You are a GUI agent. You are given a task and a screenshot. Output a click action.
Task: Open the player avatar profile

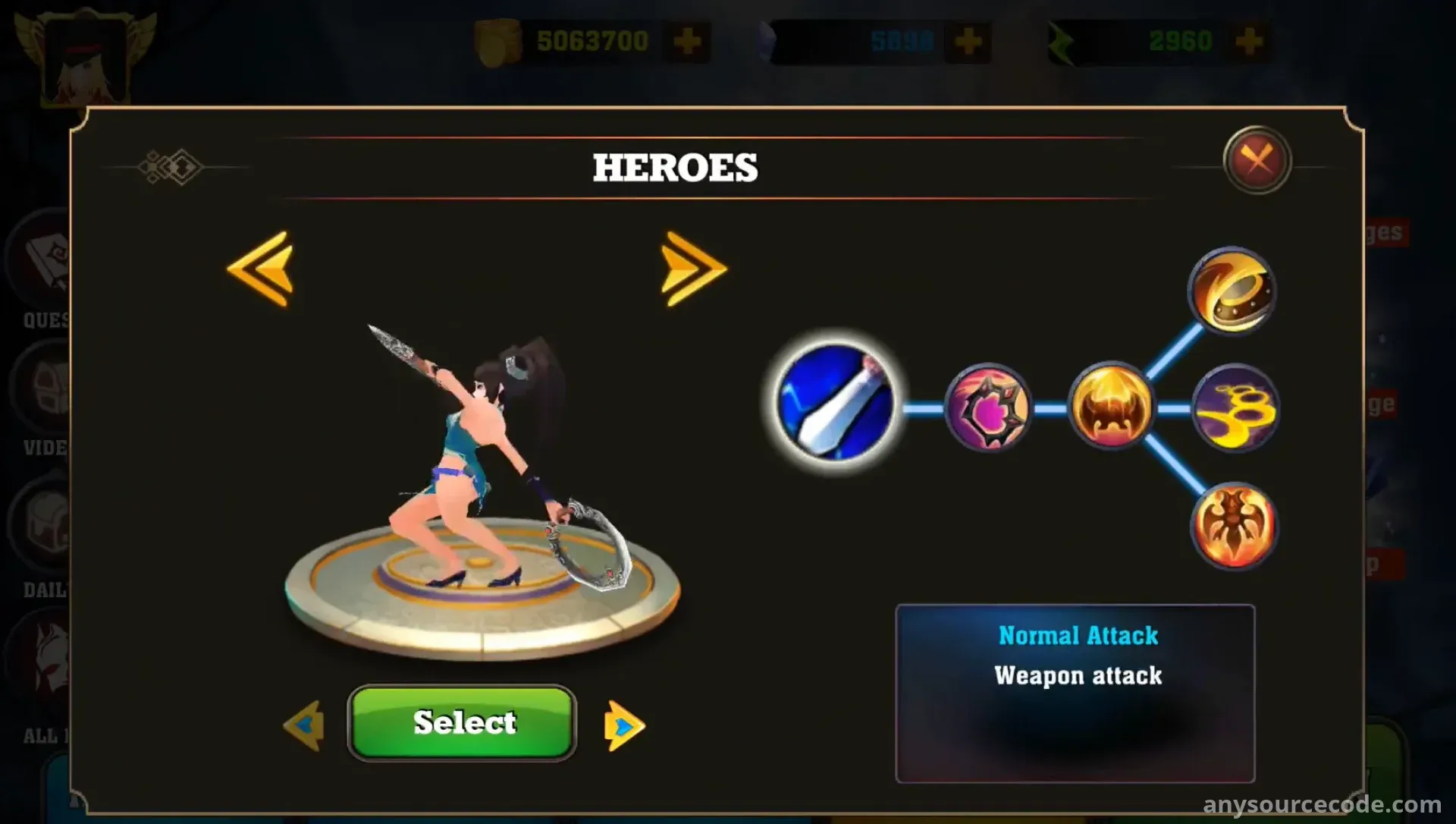(x=85, y=57)
